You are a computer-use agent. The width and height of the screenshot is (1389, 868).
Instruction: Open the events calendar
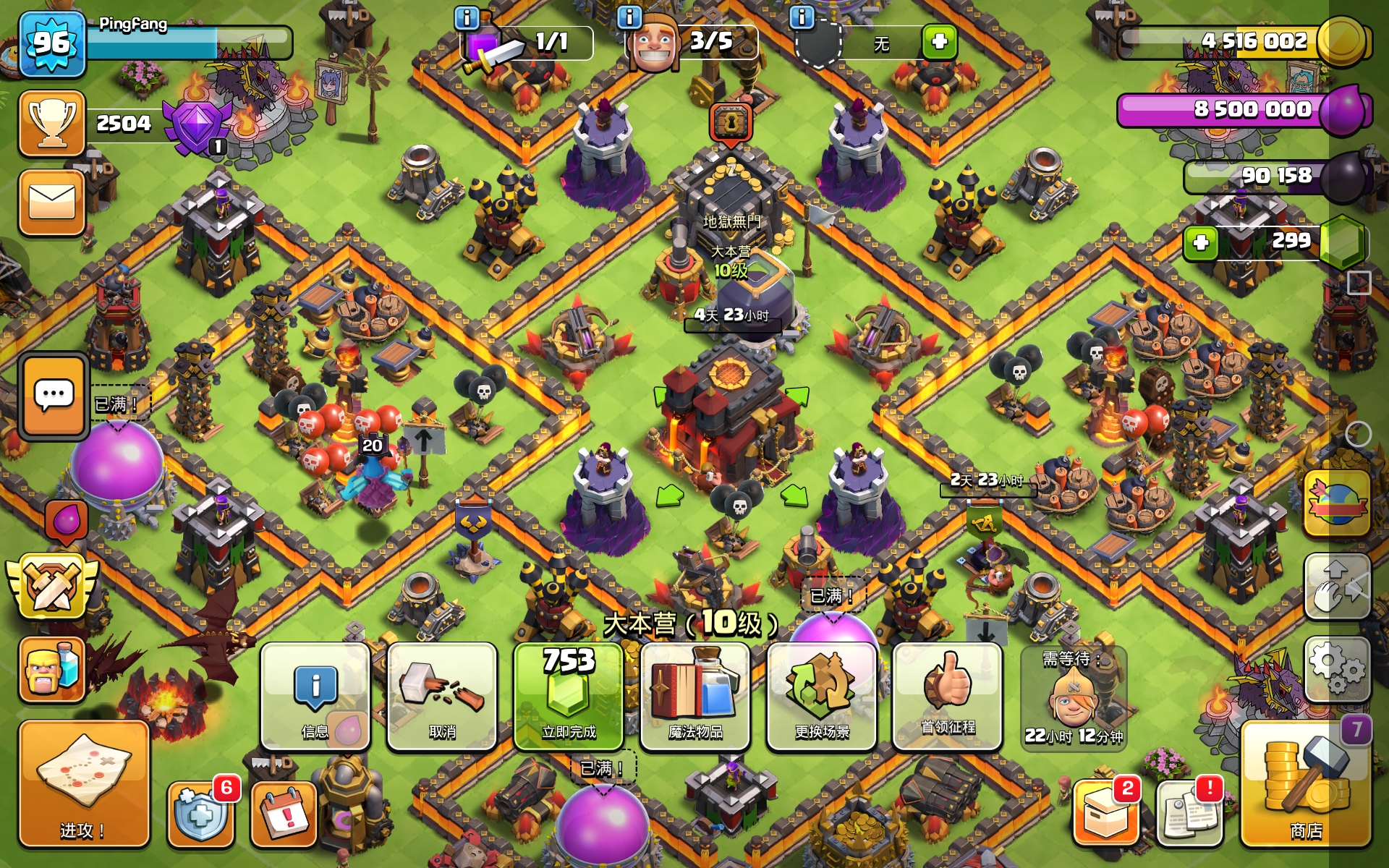coord(284,814)
